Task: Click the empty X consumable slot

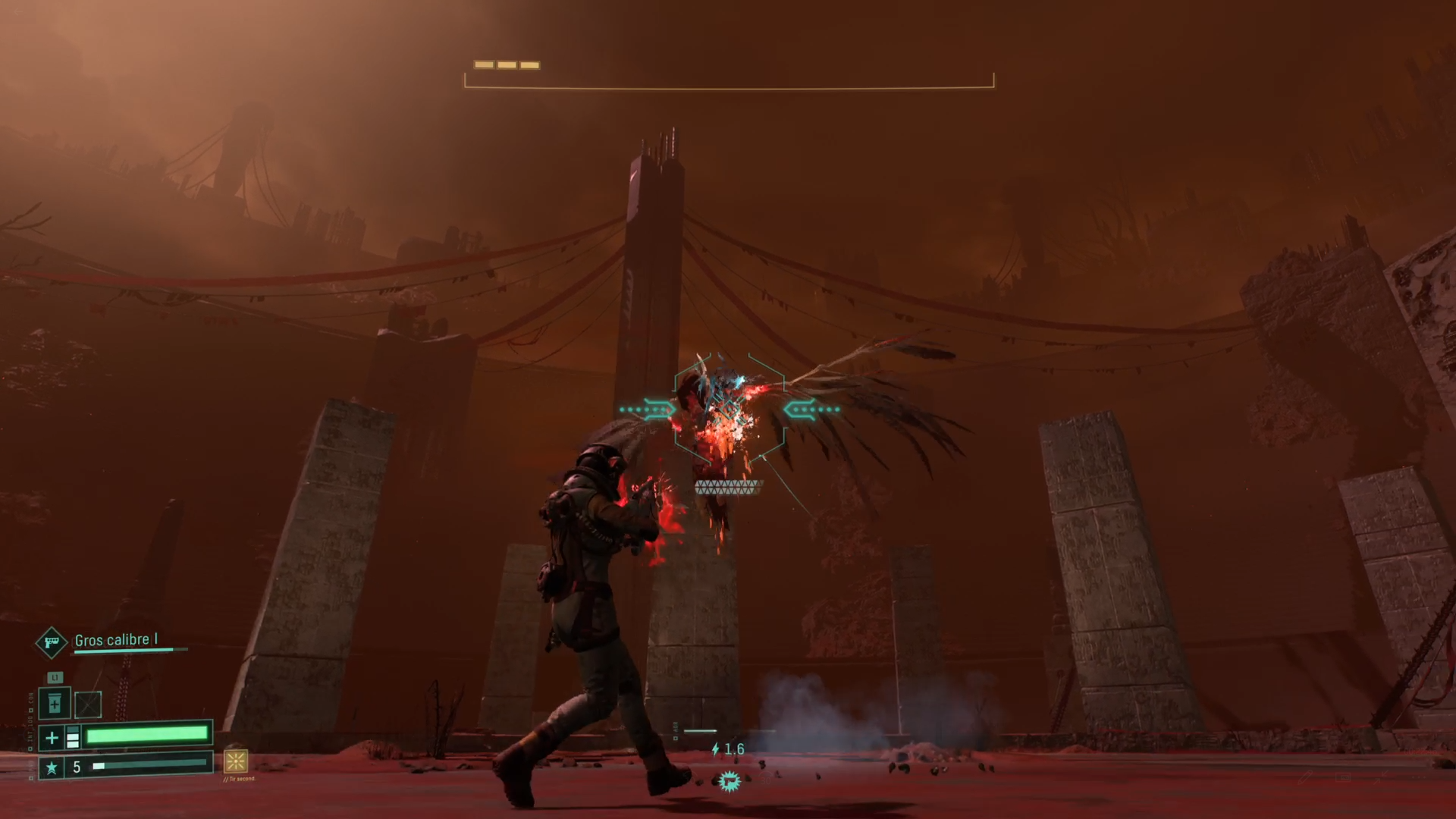Action: point(87,704)
